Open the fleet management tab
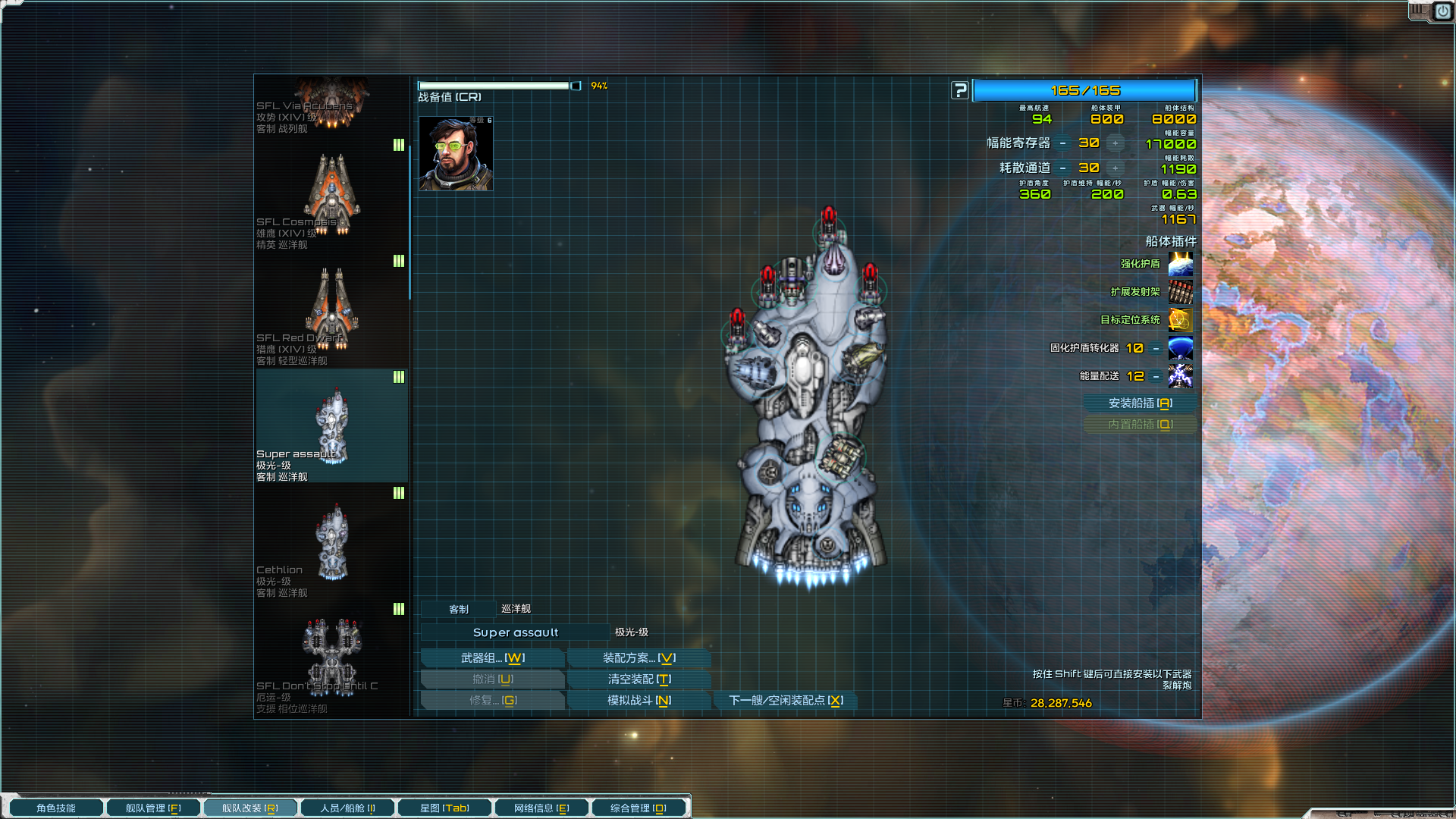The width and height of the screenshot is (1456, 819). [x=153, y=808]
